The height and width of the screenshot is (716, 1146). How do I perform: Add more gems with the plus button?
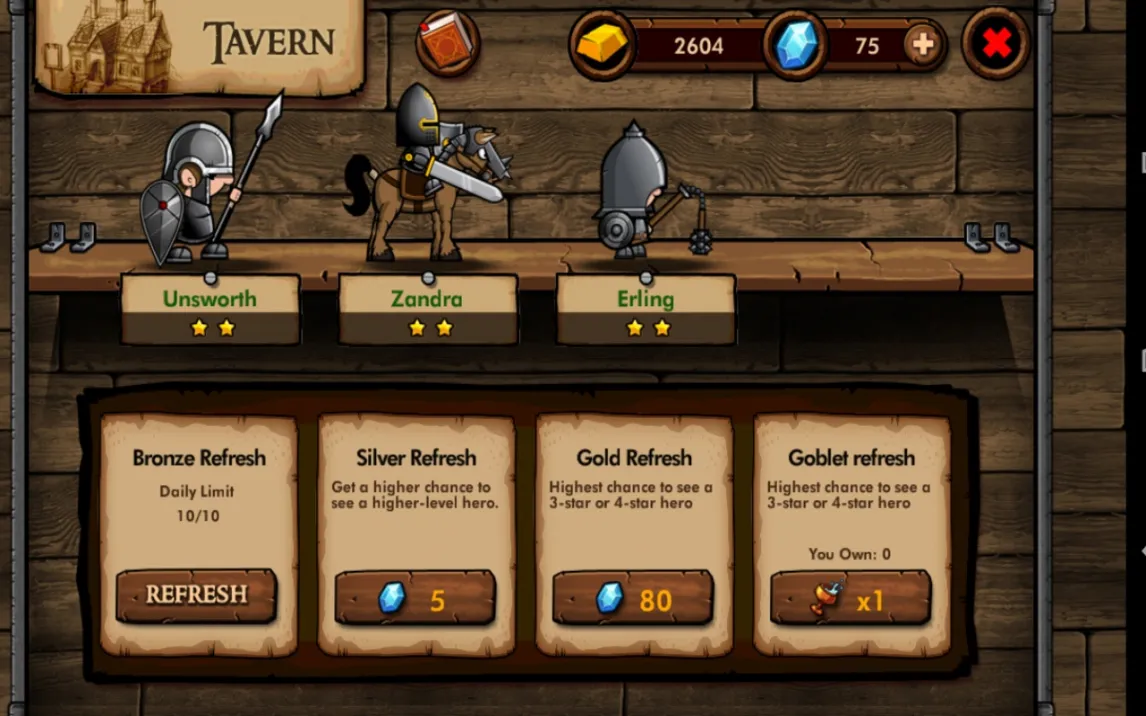922,44
